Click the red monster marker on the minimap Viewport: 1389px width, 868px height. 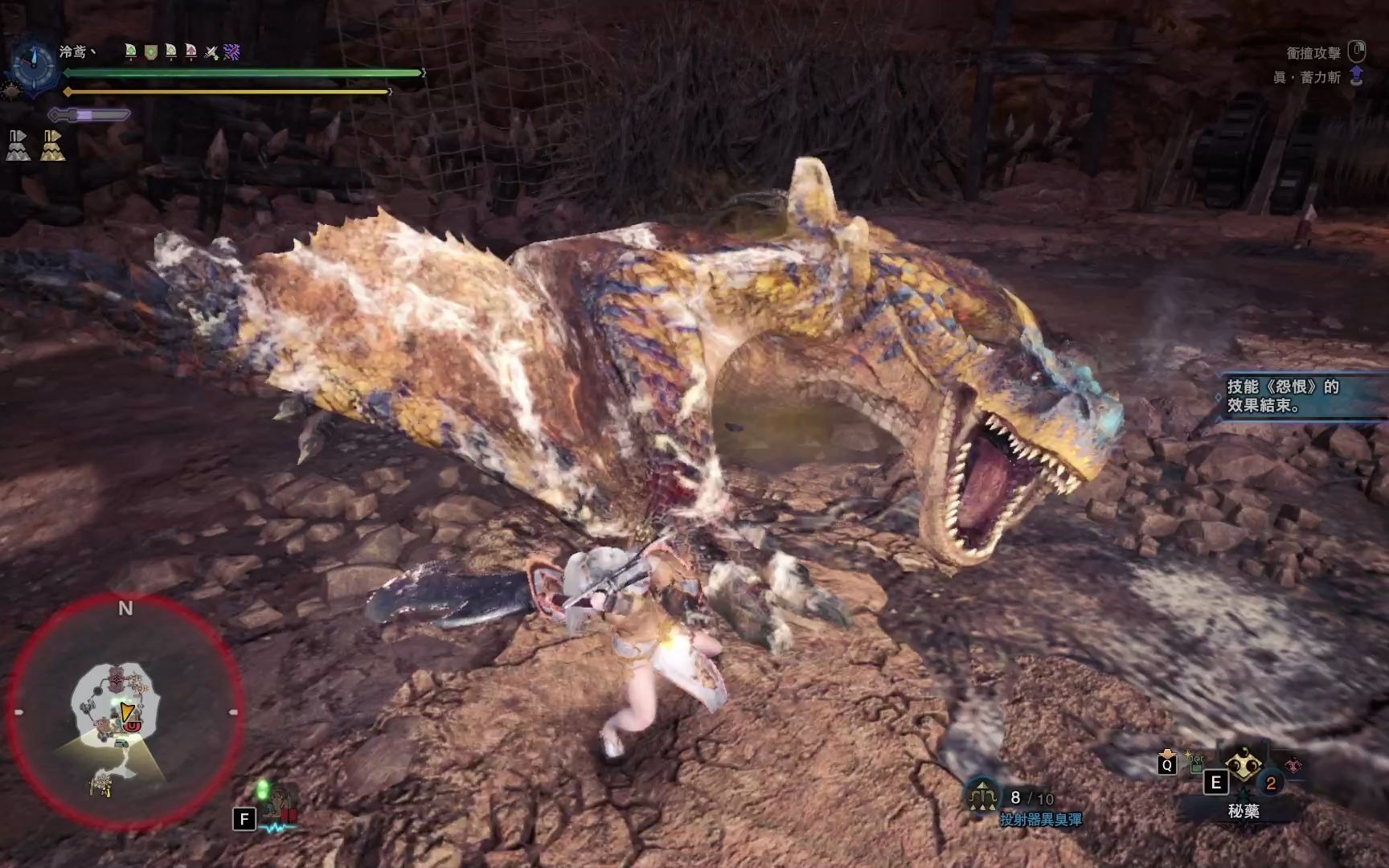click(x=133, y=727)
